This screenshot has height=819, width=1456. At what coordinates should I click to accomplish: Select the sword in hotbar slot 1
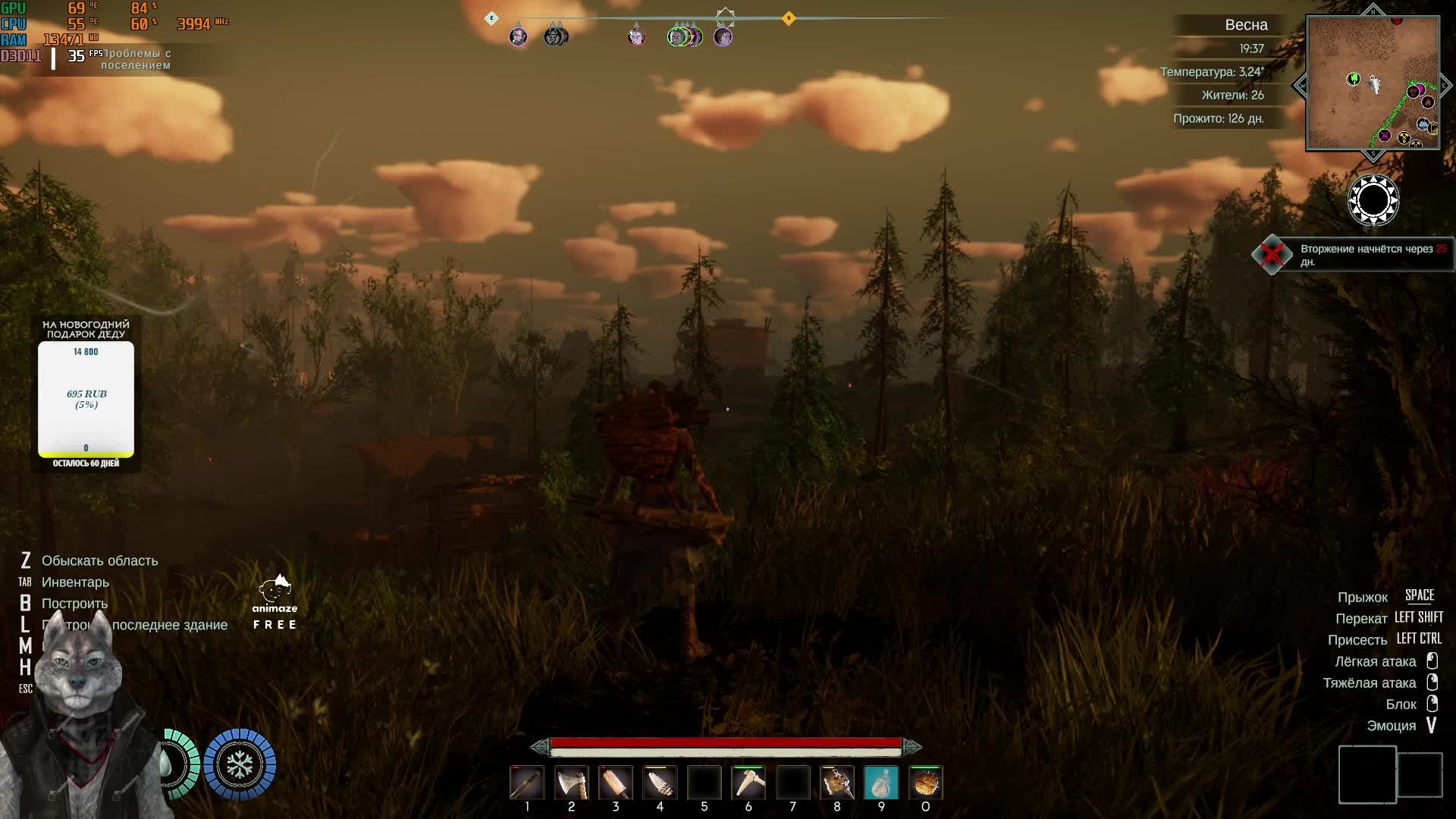click(x=527, y=783)
